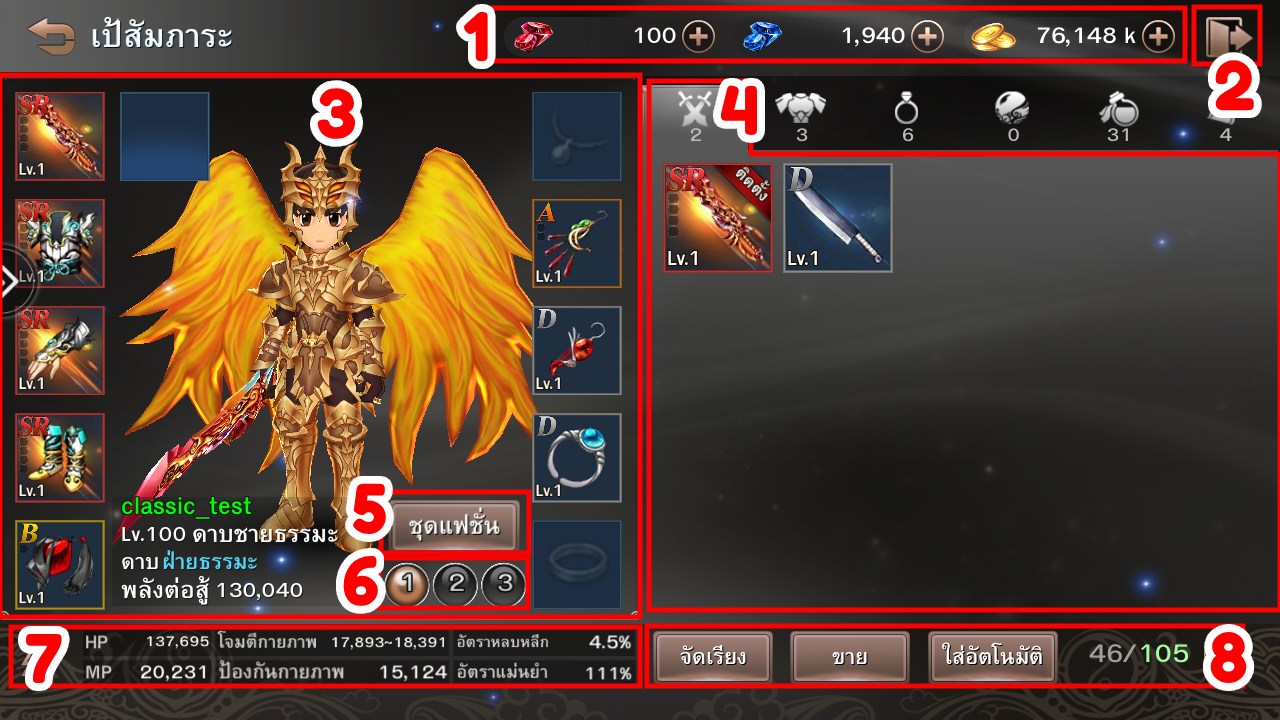Open the ชุดแฟชั่น fashion outfit button
The height and width of the screenshot is (720, 1280).
pos(454,524)
